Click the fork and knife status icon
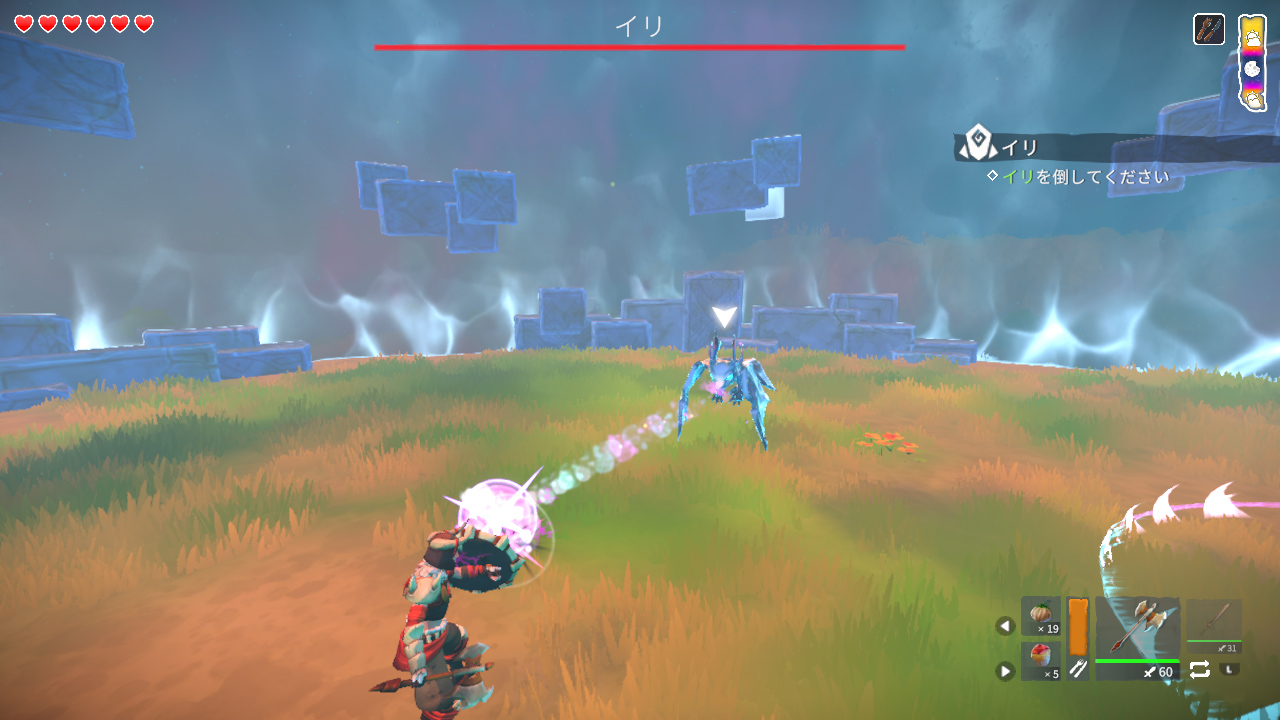Screen dimensions: 1280x720 point(1209,29)
